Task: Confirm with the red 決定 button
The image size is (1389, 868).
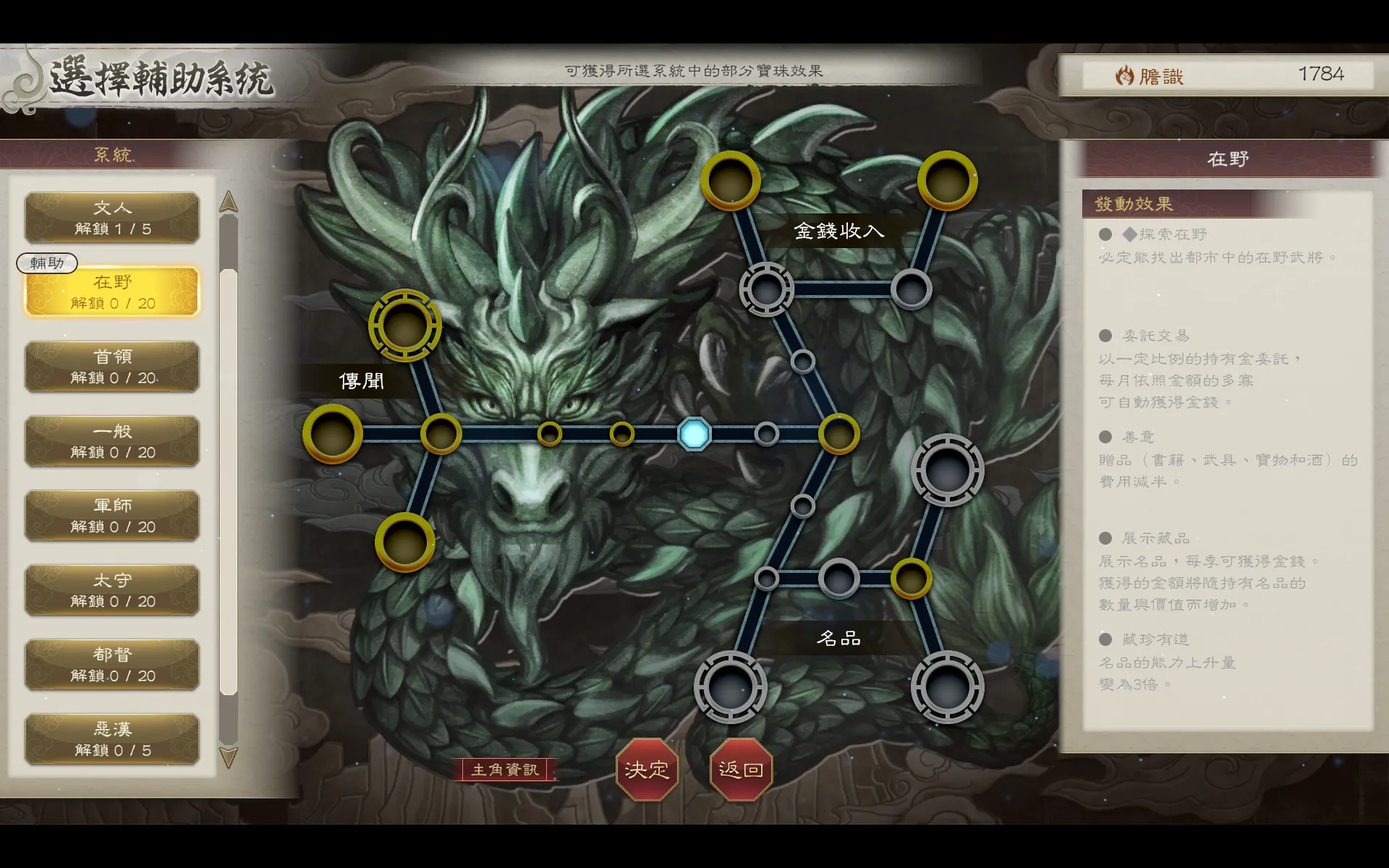Action: click(647, 770)
